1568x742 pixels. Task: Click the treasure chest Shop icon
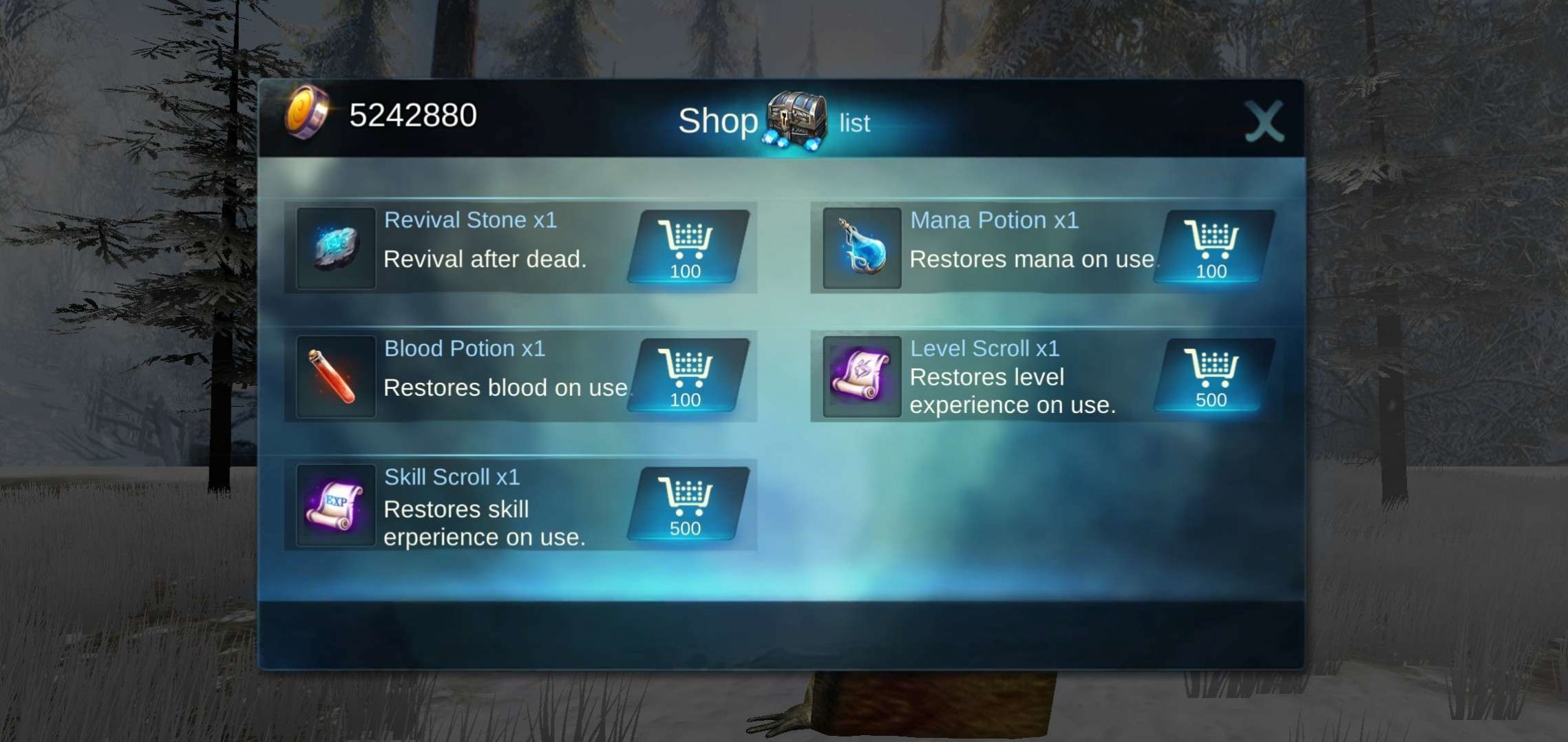(796, 120)
